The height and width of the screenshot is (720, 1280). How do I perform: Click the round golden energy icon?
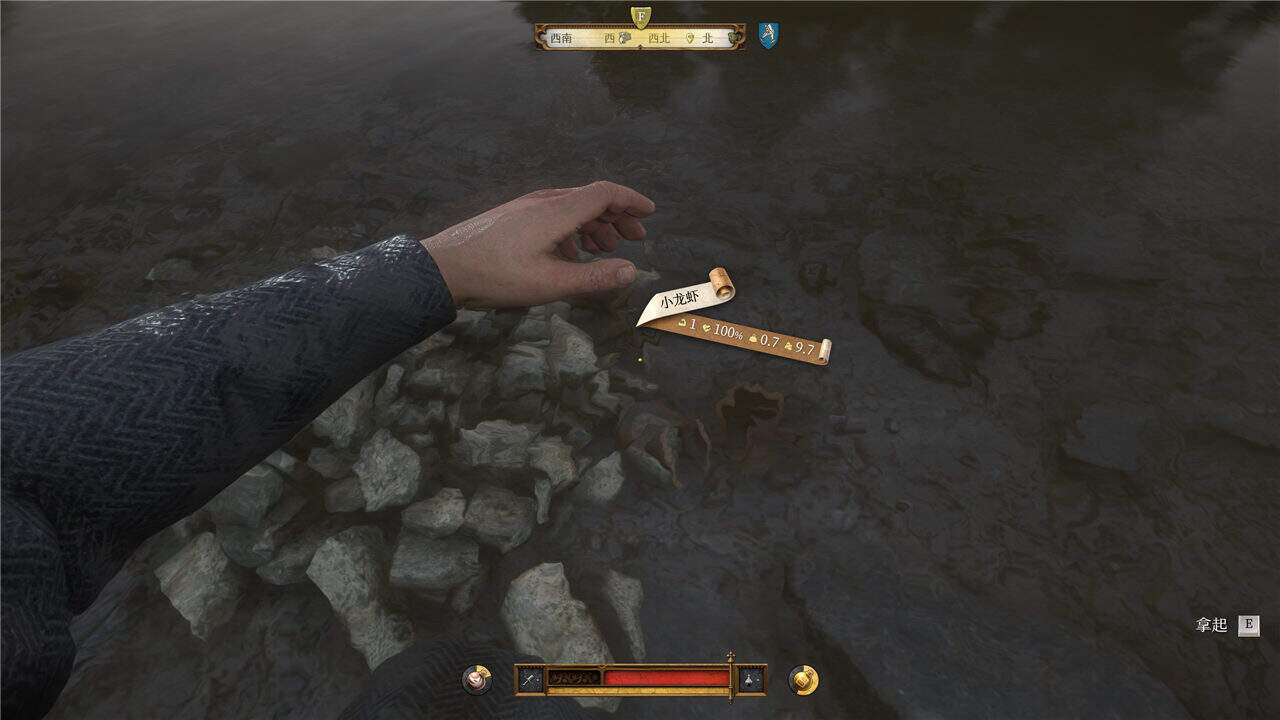click(803, 680)
